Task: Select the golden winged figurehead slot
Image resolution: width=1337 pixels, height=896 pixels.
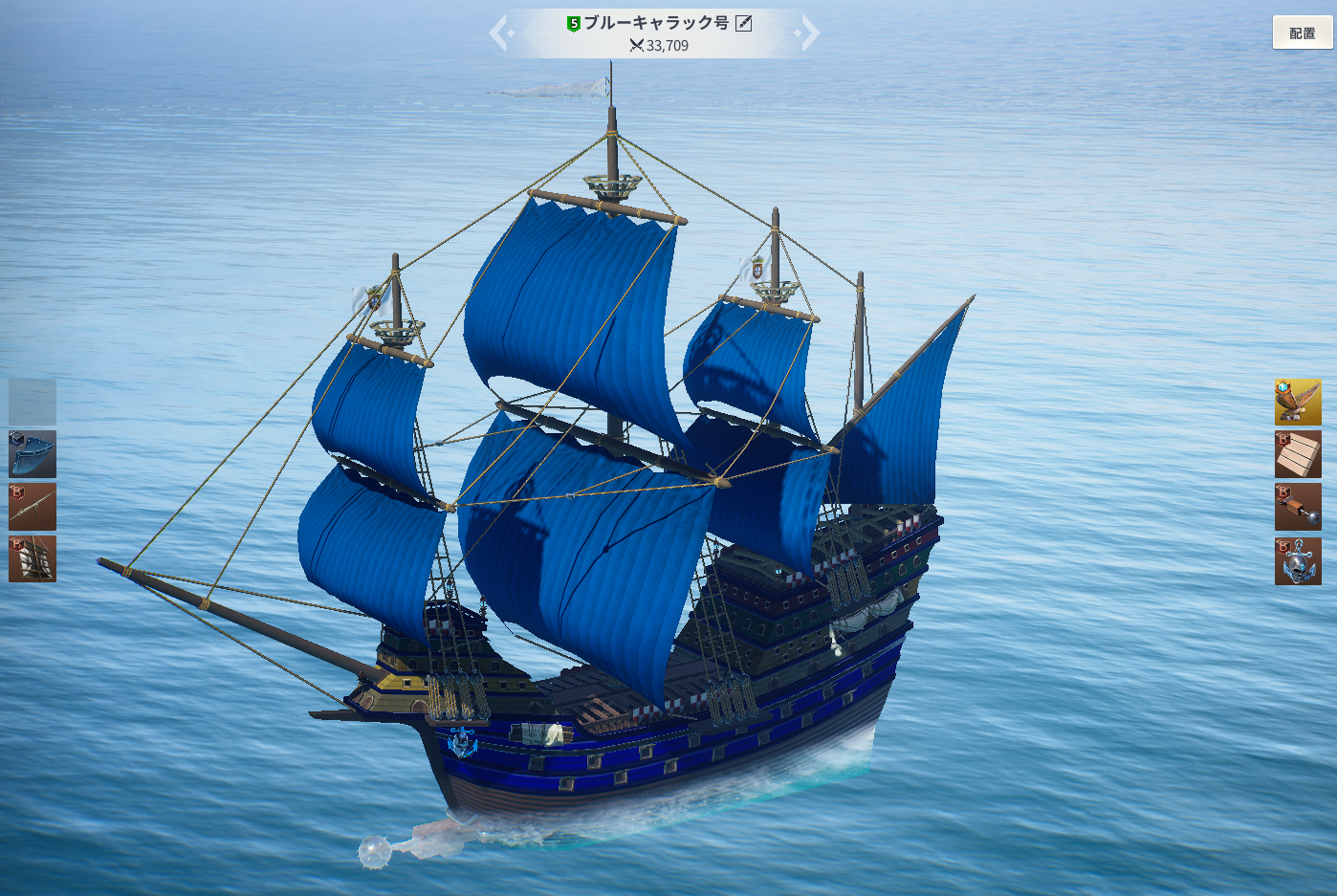Action: click(1298, 402)
